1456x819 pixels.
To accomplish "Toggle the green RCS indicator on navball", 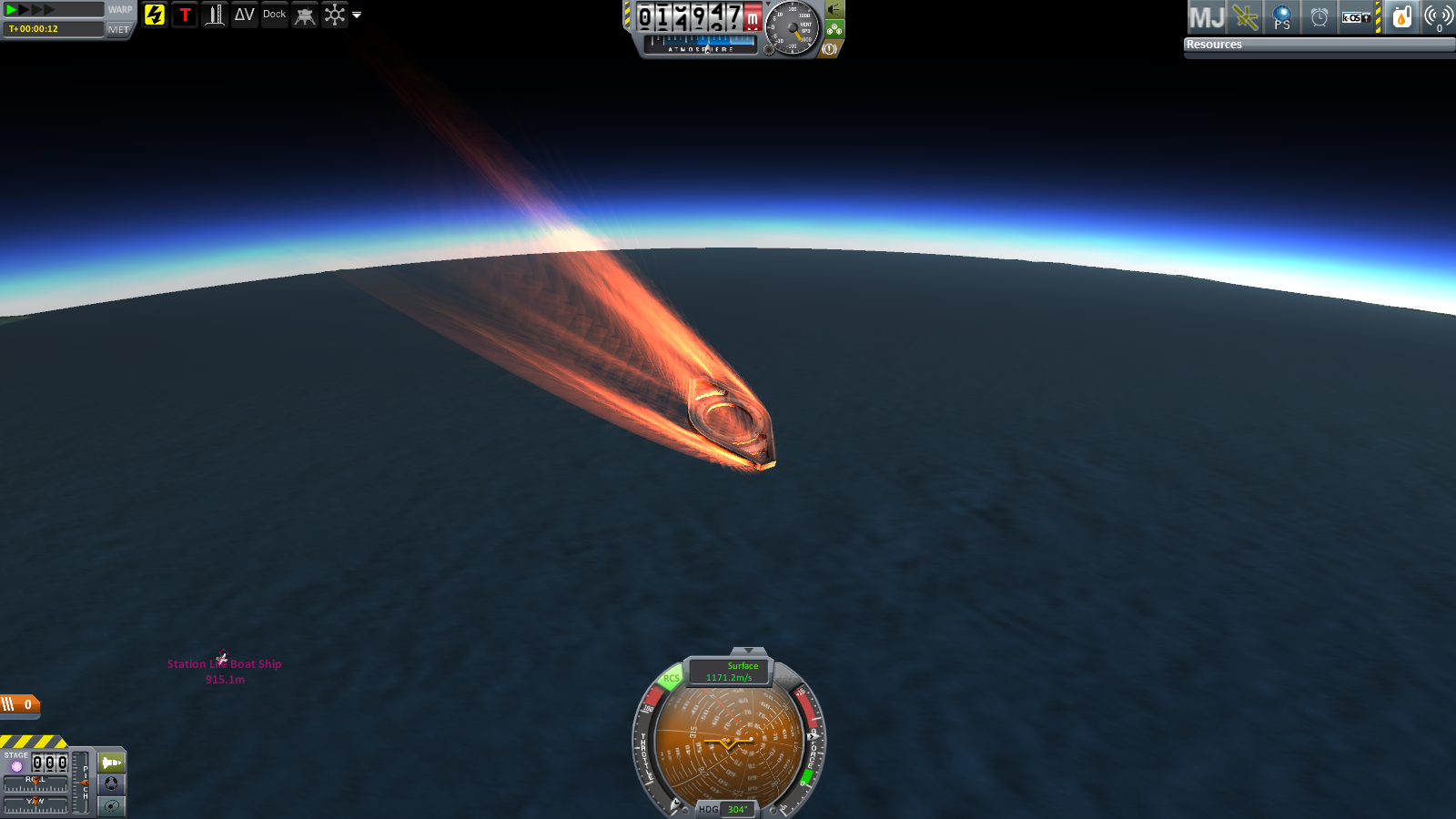I will coord(672,678).
